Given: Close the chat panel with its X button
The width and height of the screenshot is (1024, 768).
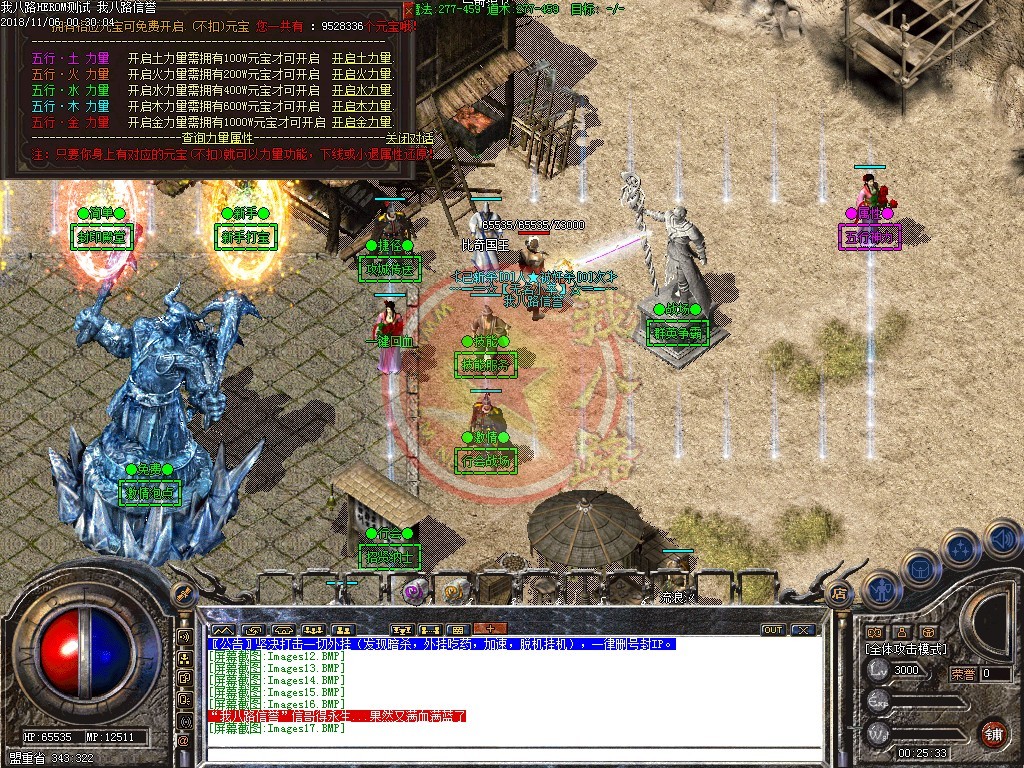Looking at the screenshot, I should [x=803, y=630].
